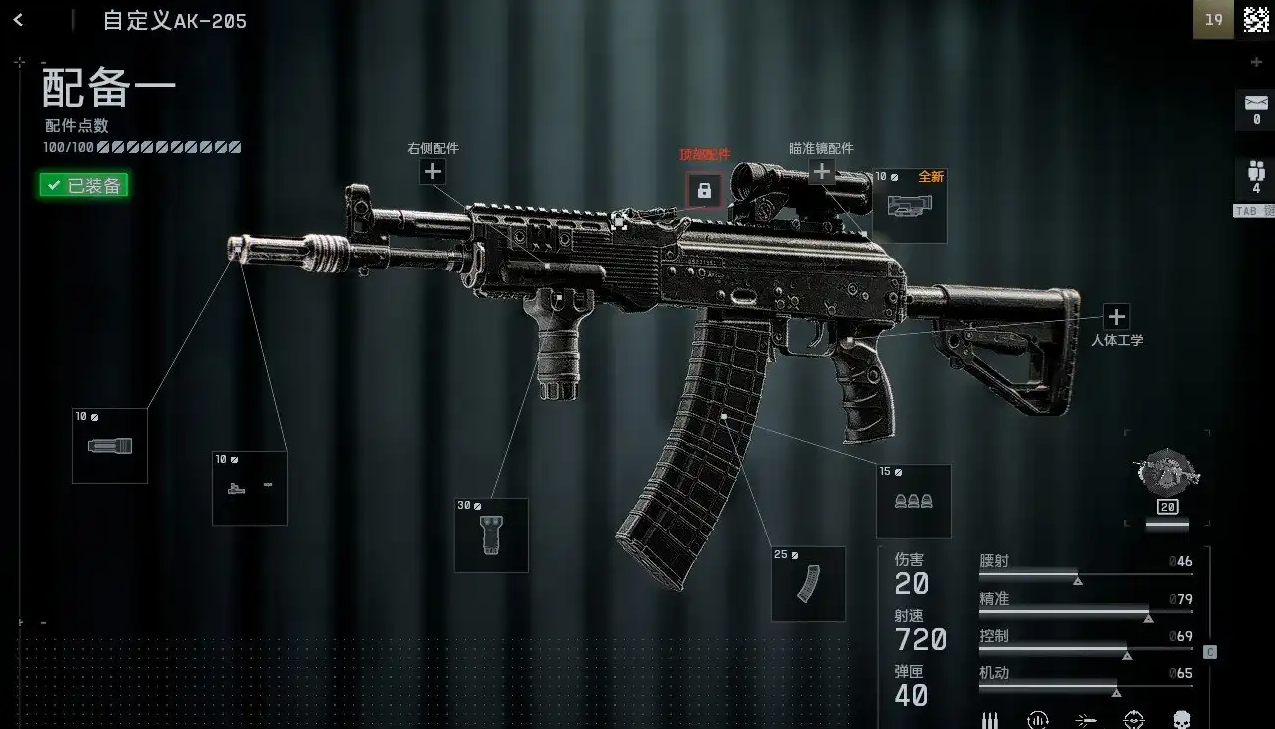Click the QR code icon

(1256, 19)
